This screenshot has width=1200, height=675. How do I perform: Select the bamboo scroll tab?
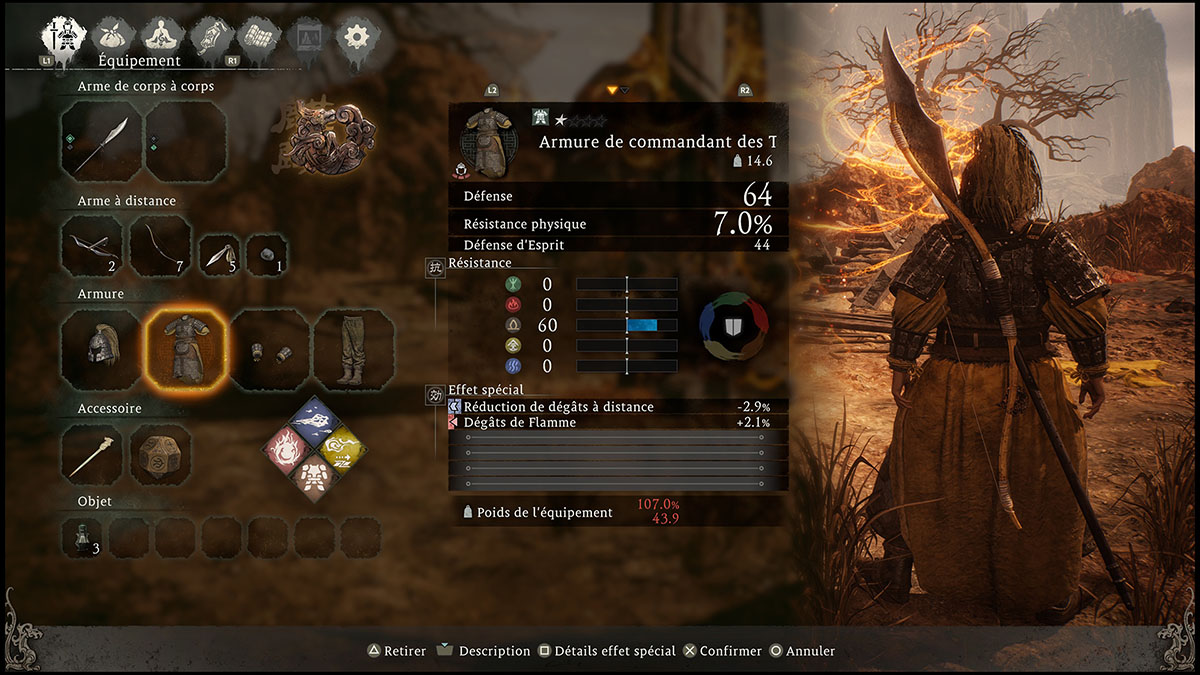258,37
